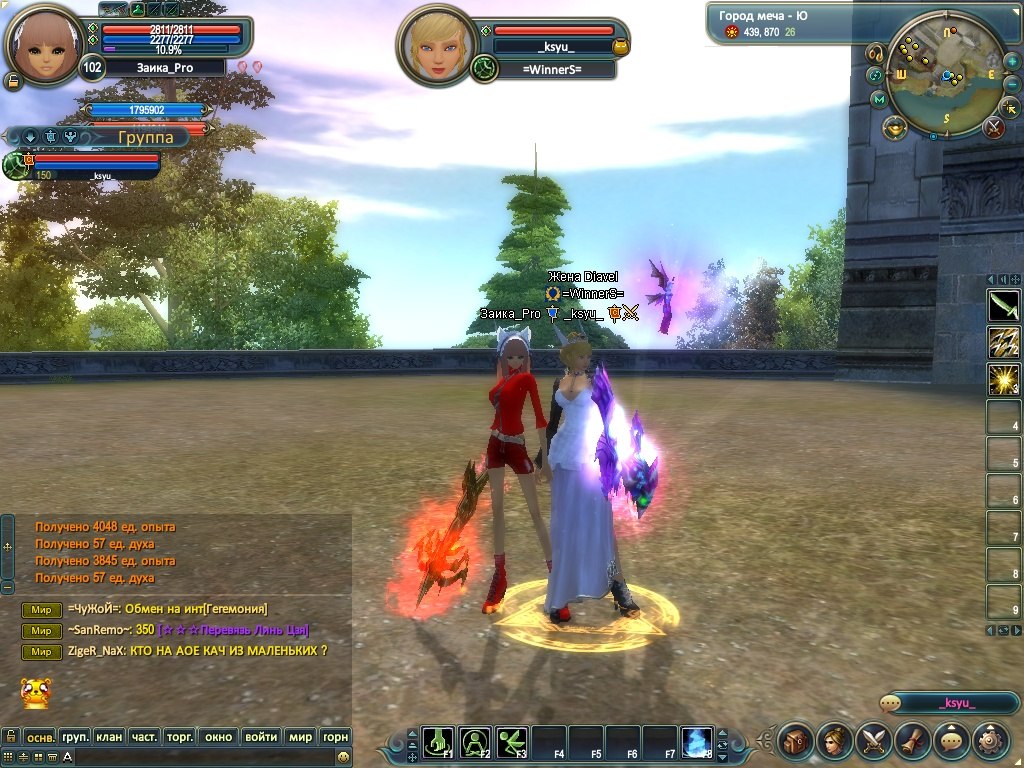Open the gear system settings button
The height and width of the screenshot is (768, 1024).
pyautogui.click(x=990, y=741)
